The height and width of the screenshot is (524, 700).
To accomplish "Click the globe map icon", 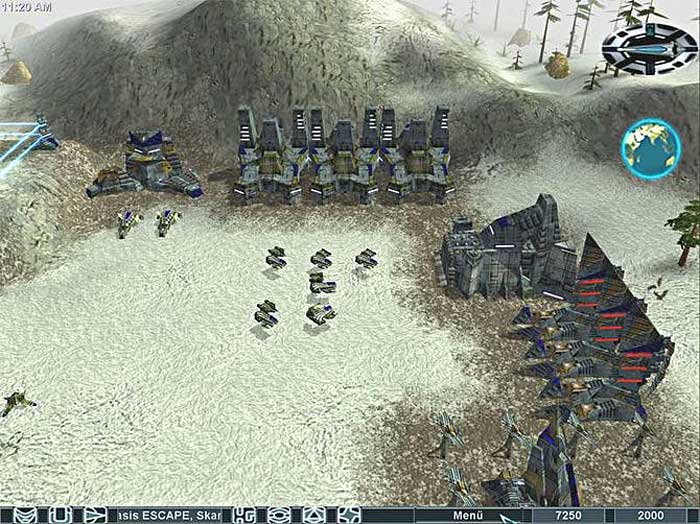I will 651,148.
